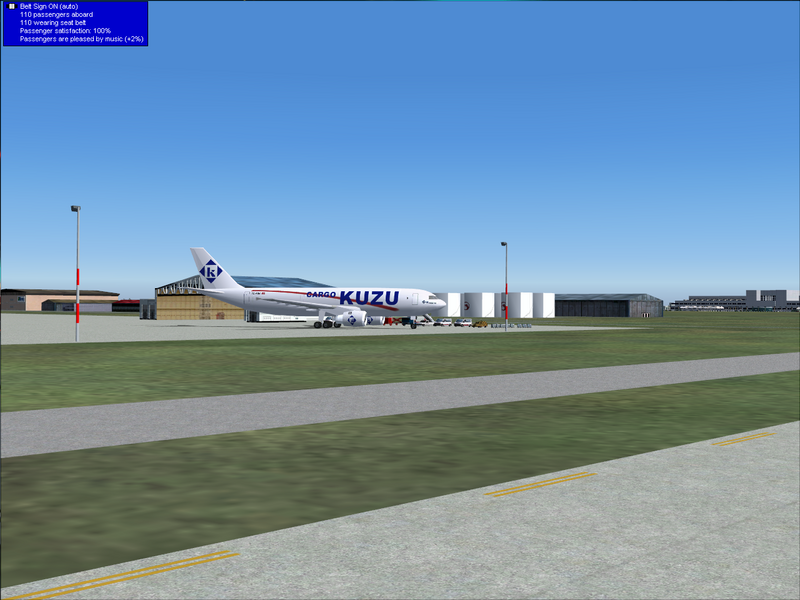Toggle the Belt Sign indicator icon
The image size is (800, 600).
point(11,7)
